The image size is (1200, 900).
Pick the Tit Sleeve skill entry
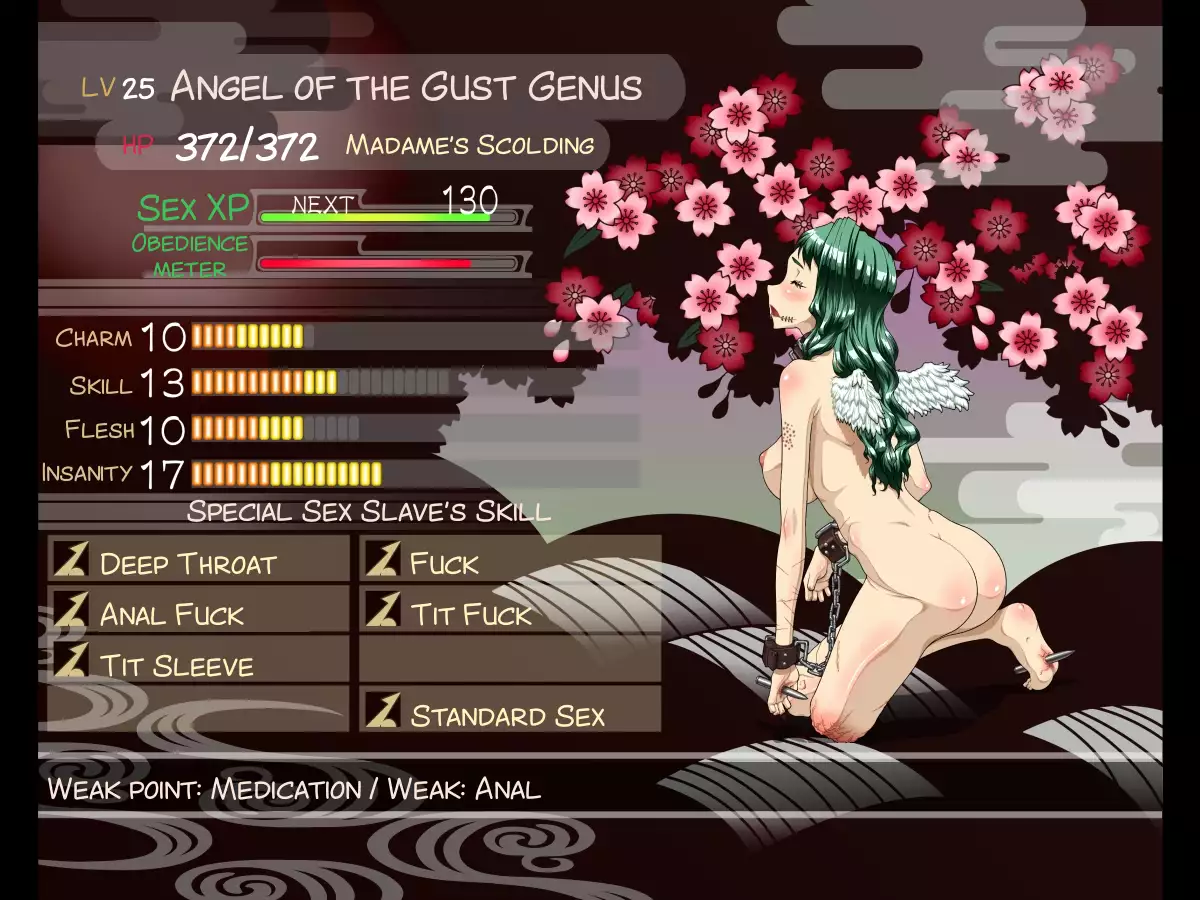(198, 664)
